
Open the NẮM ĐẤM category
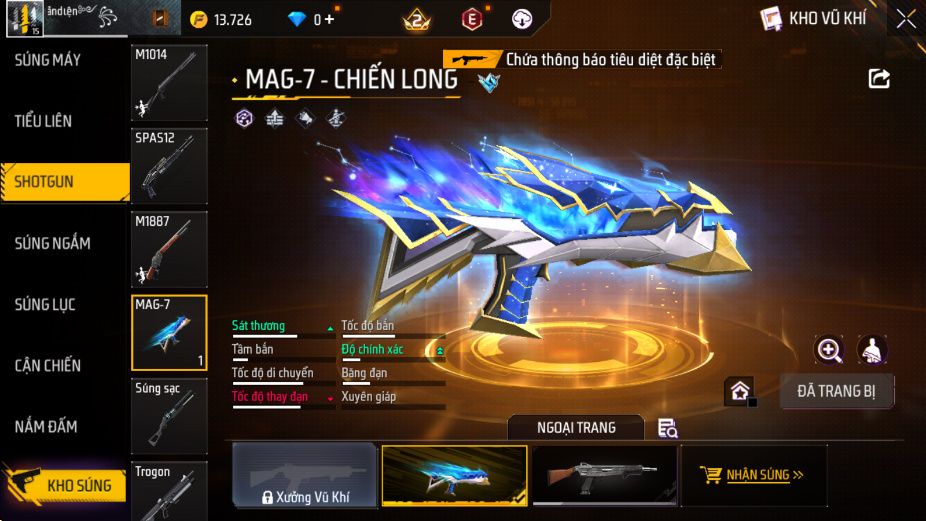point(46,427)
